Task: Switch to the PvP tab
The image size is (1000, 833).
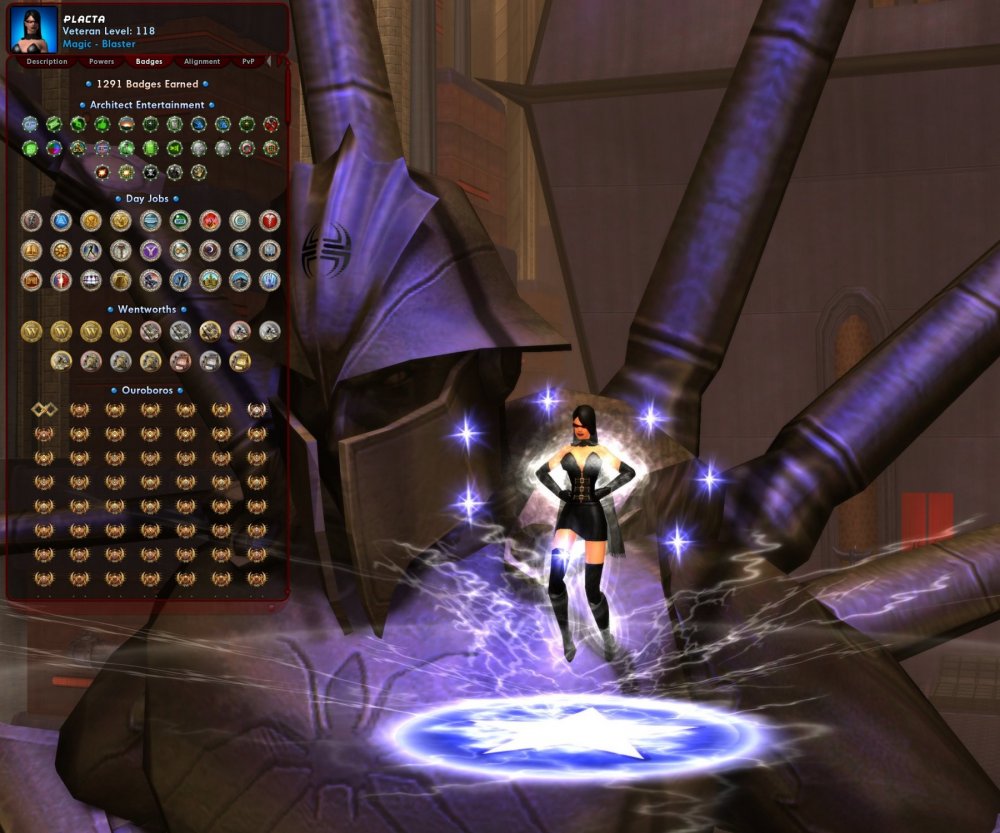Action: (248, 62)
